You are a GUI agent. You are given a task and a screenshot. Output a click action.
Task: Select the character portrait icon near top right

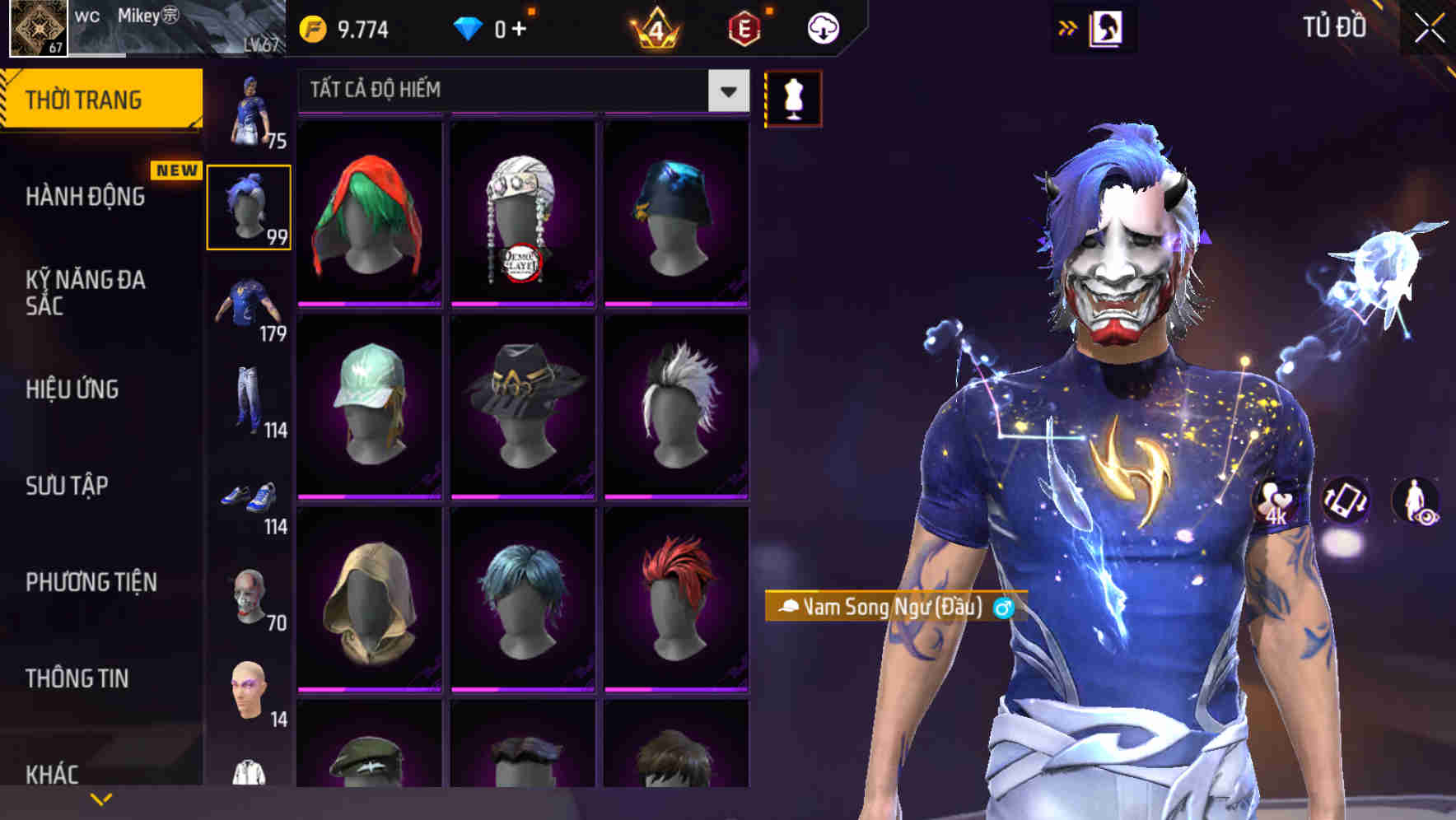(x=1108, y=26)
